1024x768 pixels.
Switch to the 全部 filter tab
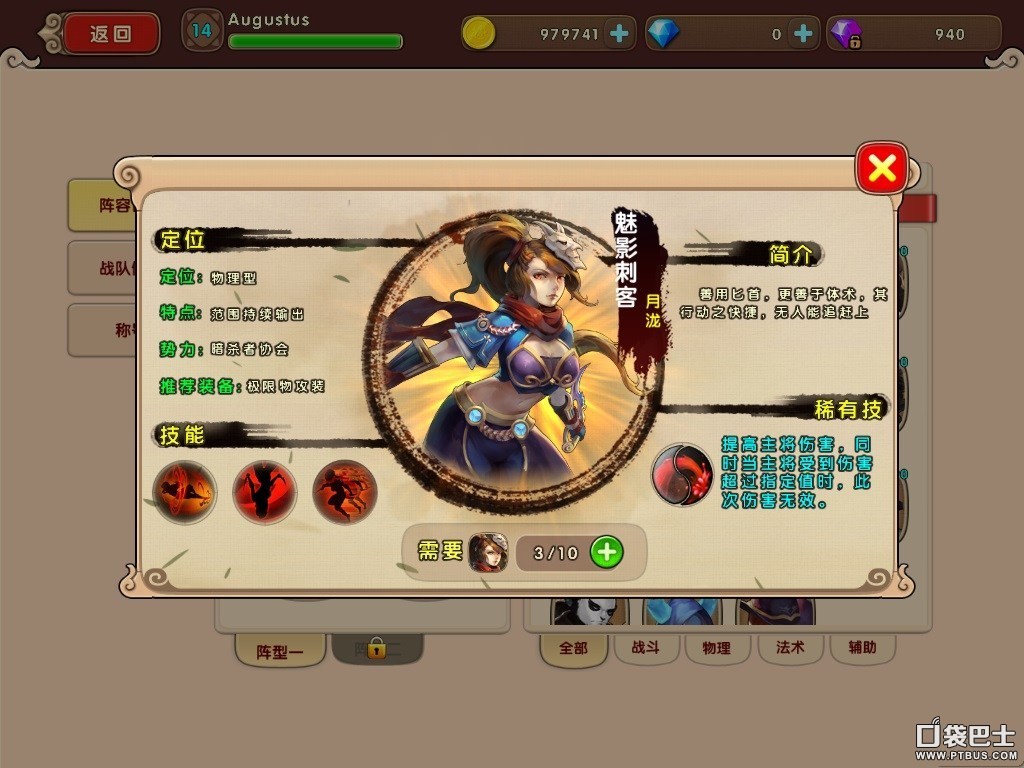tap(574, 648)
